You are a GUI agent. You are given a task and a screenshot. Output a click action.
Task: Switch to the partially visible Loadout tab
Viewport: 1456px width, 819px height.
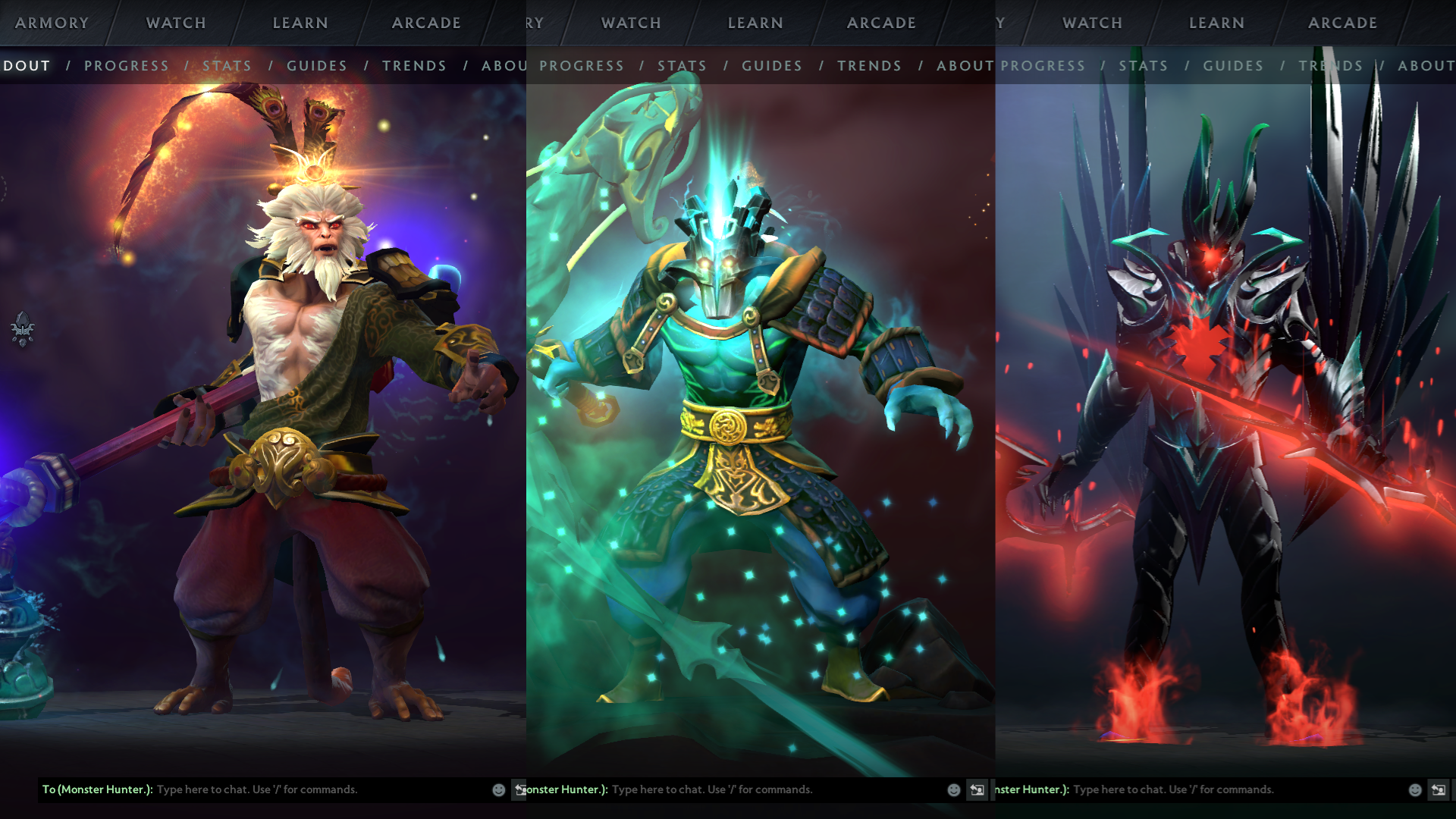coord(27,66)
